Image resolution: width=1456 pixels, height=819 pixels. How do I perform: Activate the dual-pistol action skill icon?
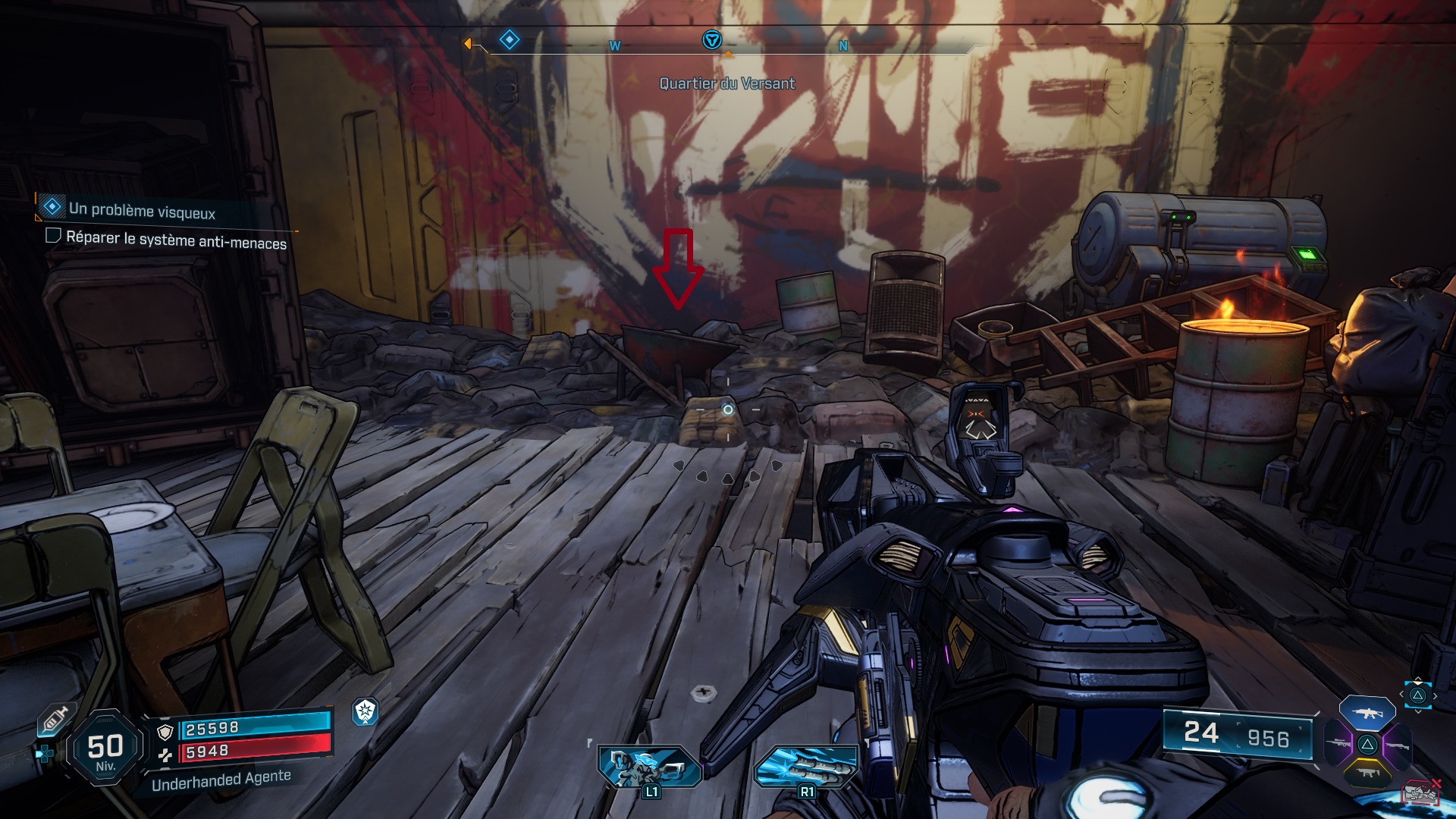pos(649,766)
